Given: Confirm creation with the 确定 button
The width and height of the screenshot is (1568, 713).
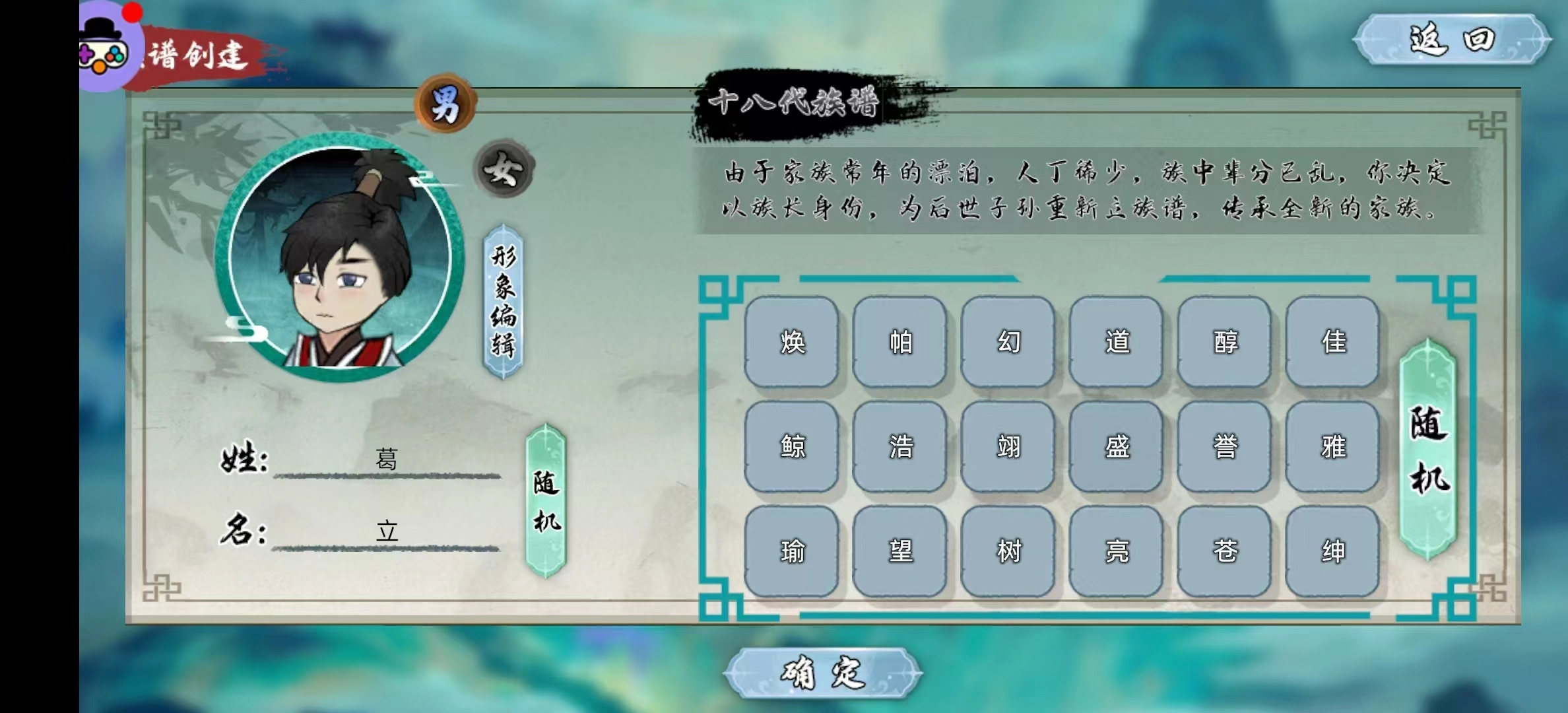Looking at the screenshot, I should 820,673.
